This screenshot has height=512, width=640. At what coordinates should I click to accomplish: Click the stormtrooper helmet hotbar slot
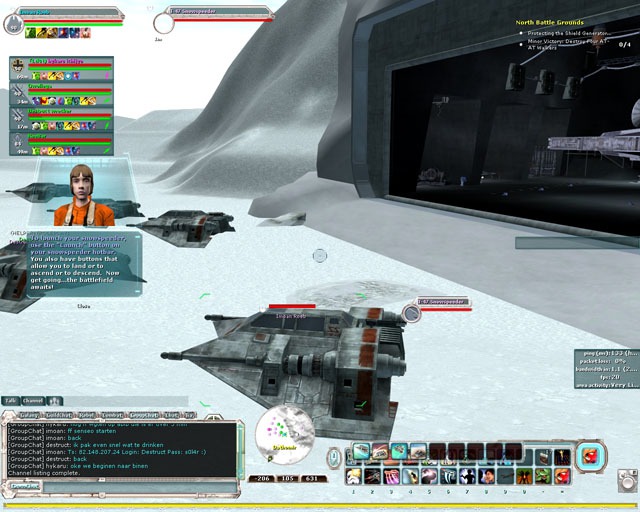click(x=354, y=476)
